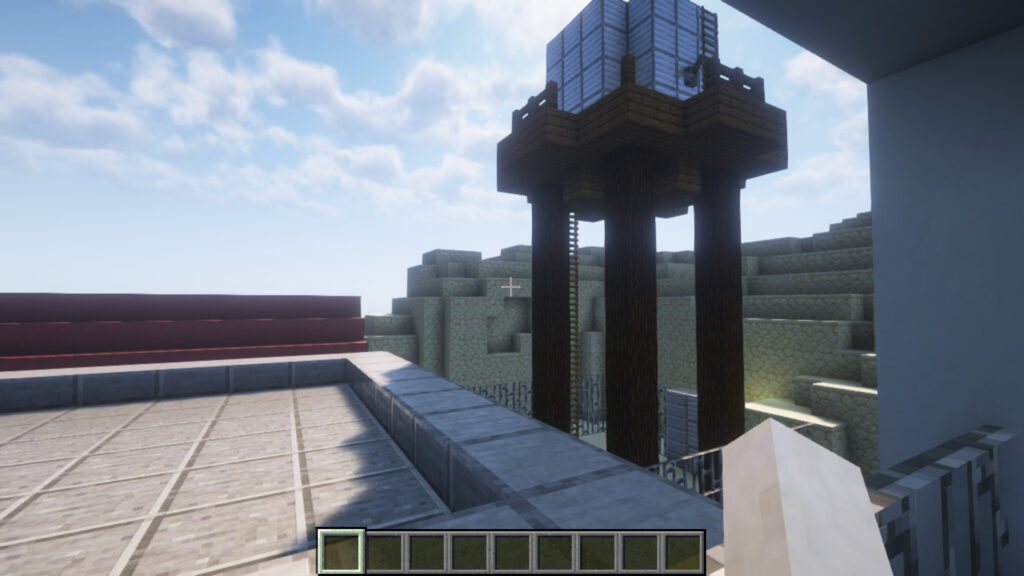Image resolution: width=1024 pixels, height=576 pixels.
Task: Select the highlighted hotbar slot
Action: (341, 552)
